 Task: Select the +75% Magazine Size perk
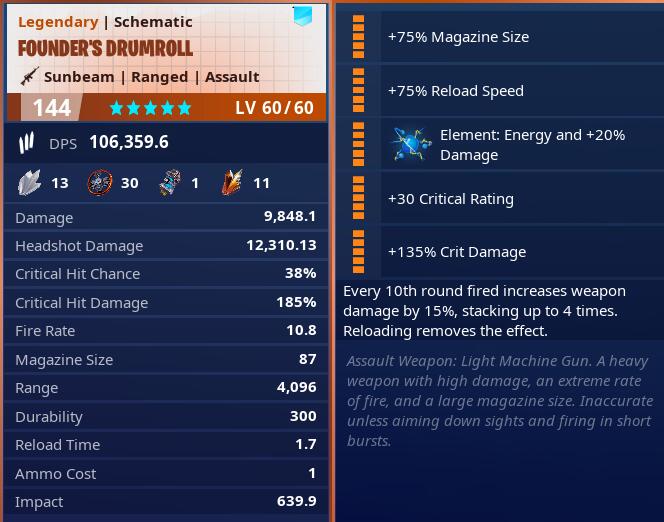(x=458, y=37)
